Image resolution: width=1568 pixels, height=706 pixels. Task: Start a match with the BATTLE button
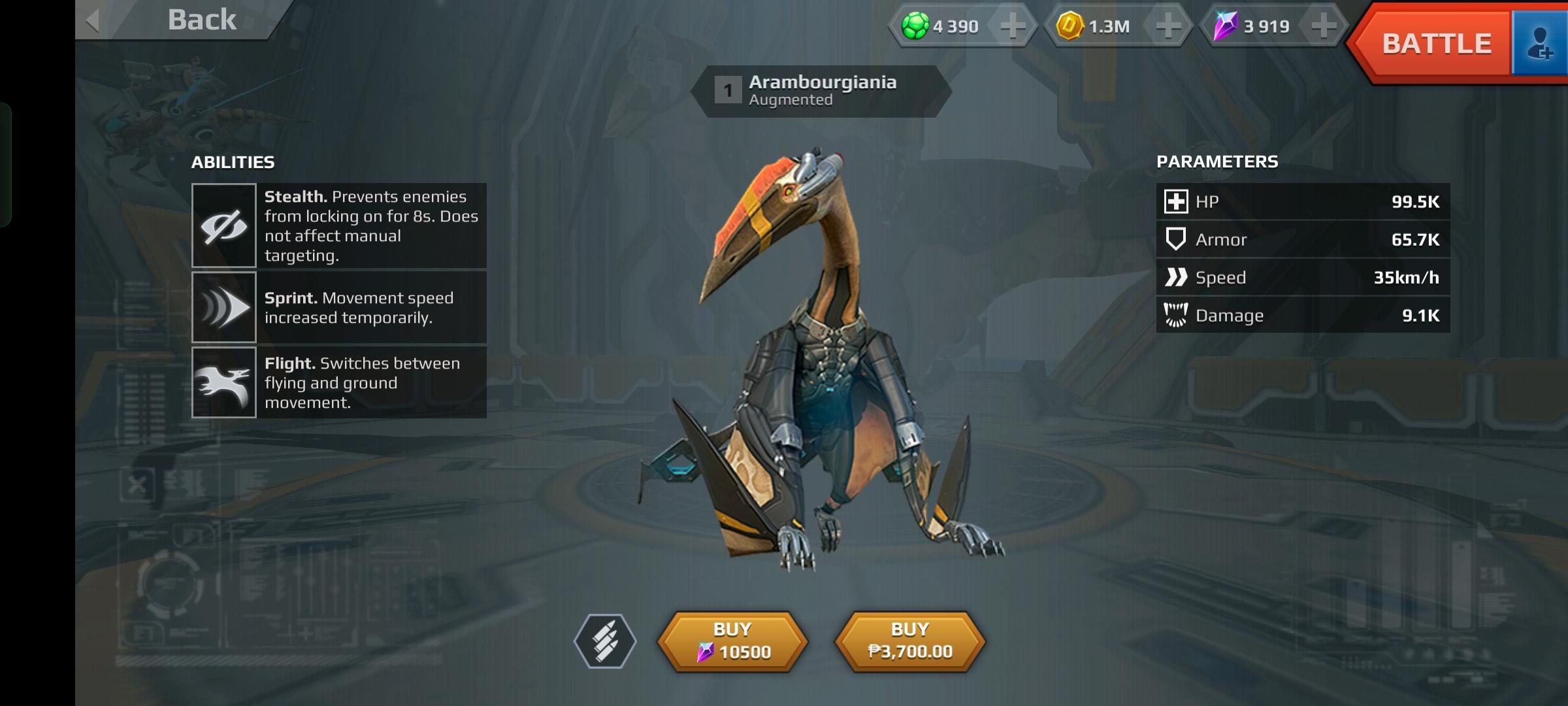click(1436, 44)
